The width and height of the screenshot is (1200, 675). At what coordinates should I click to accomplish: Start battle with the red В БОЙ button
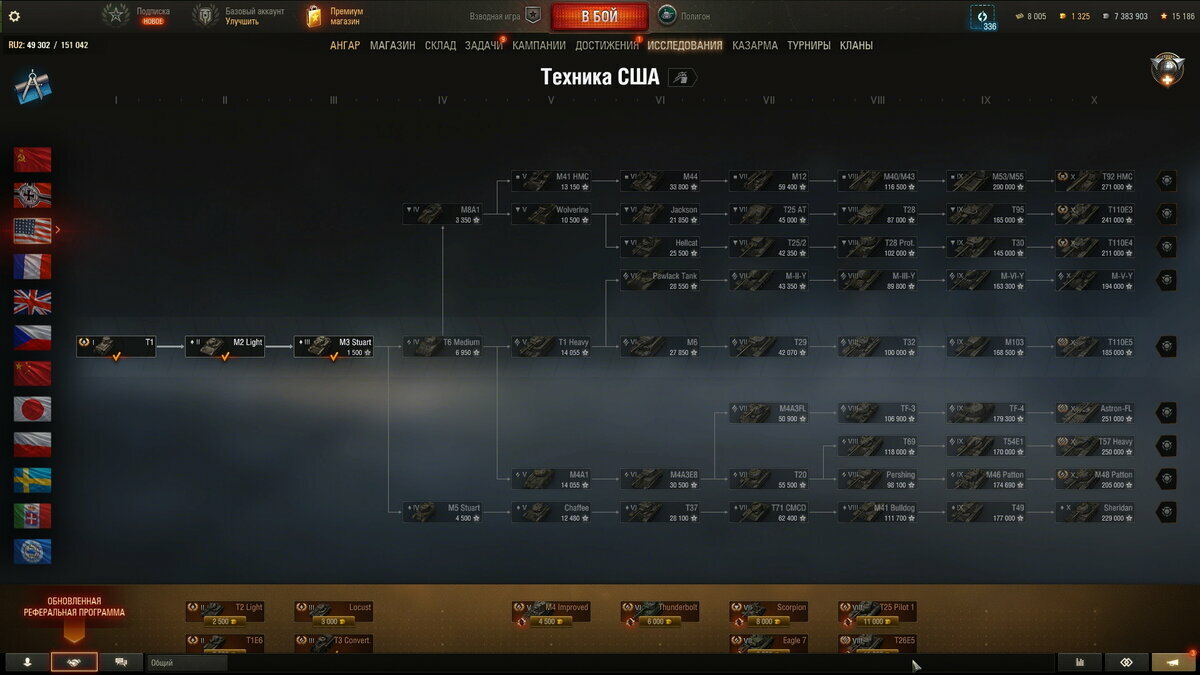coord(599,17)
